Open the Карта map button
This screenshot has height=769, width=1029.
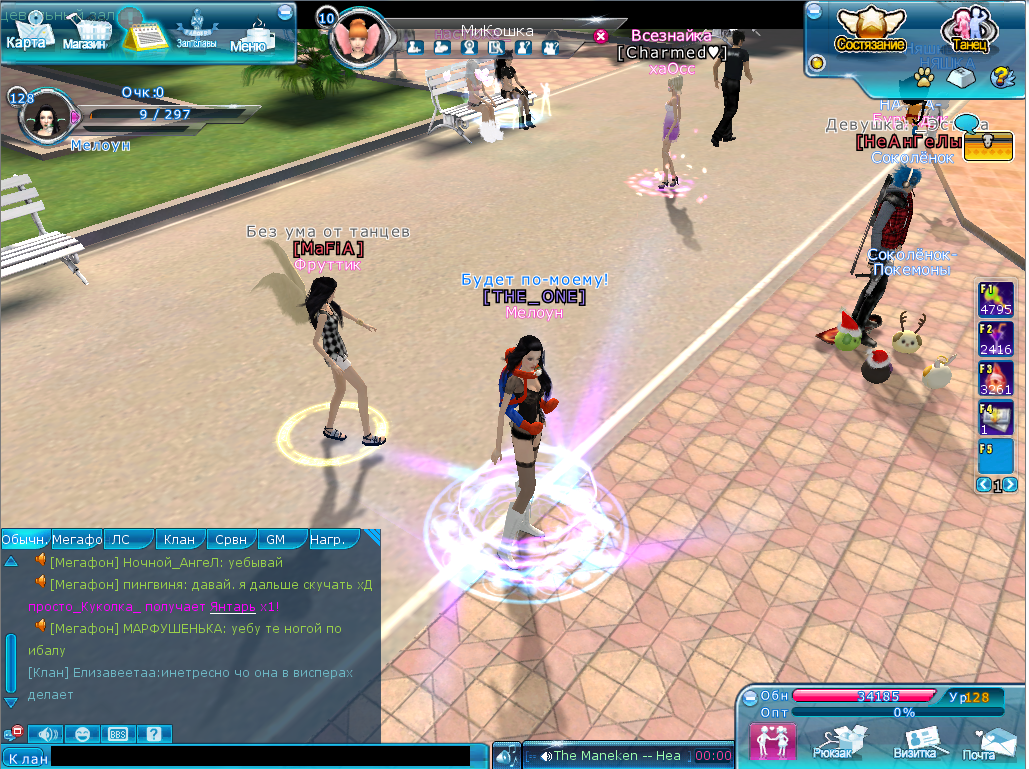coord(27,33)
